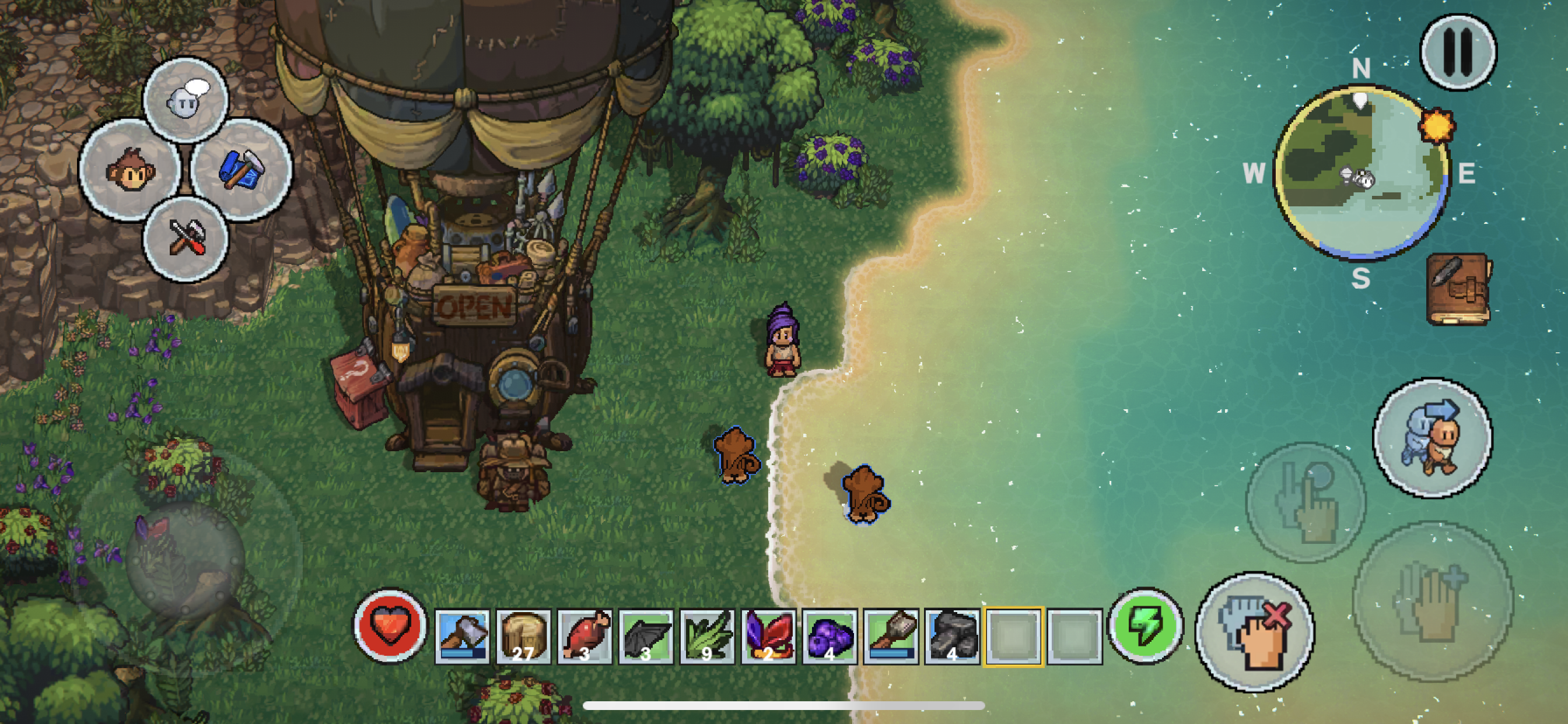
Task: Select the stone hammer hotbar slot
Action: click(891, 636)
